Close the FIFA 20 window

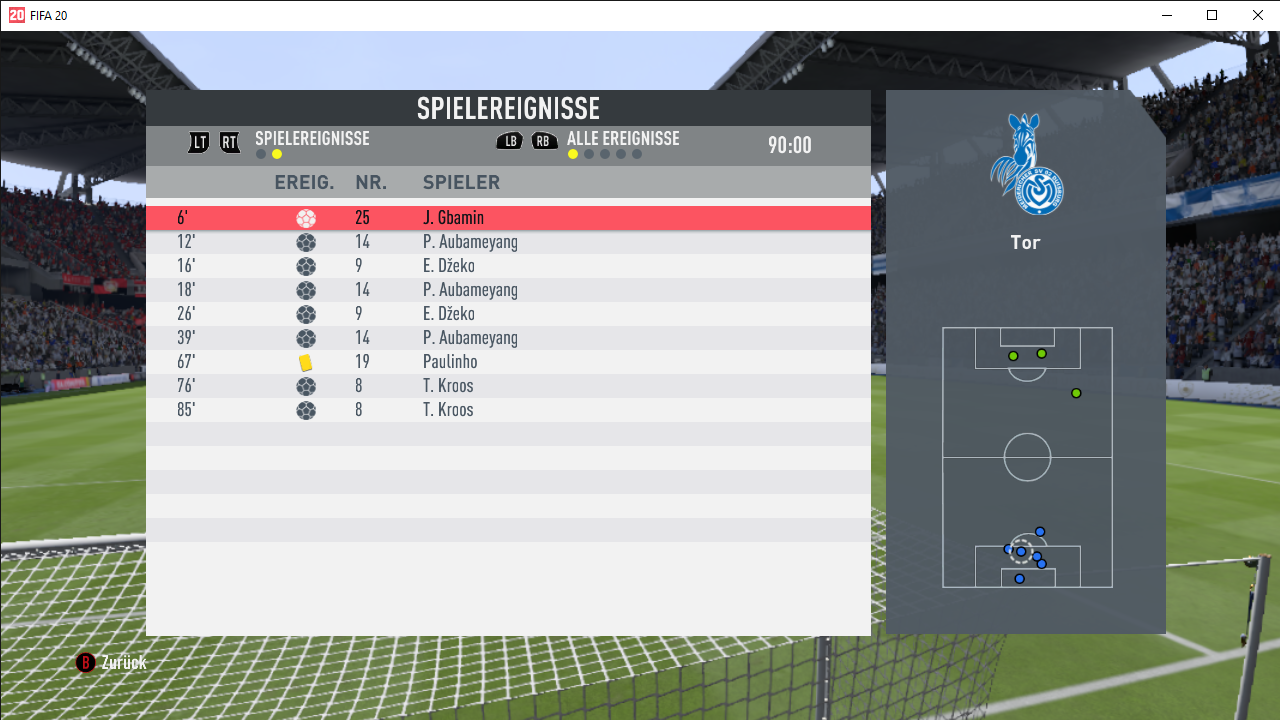[1257, 15]
